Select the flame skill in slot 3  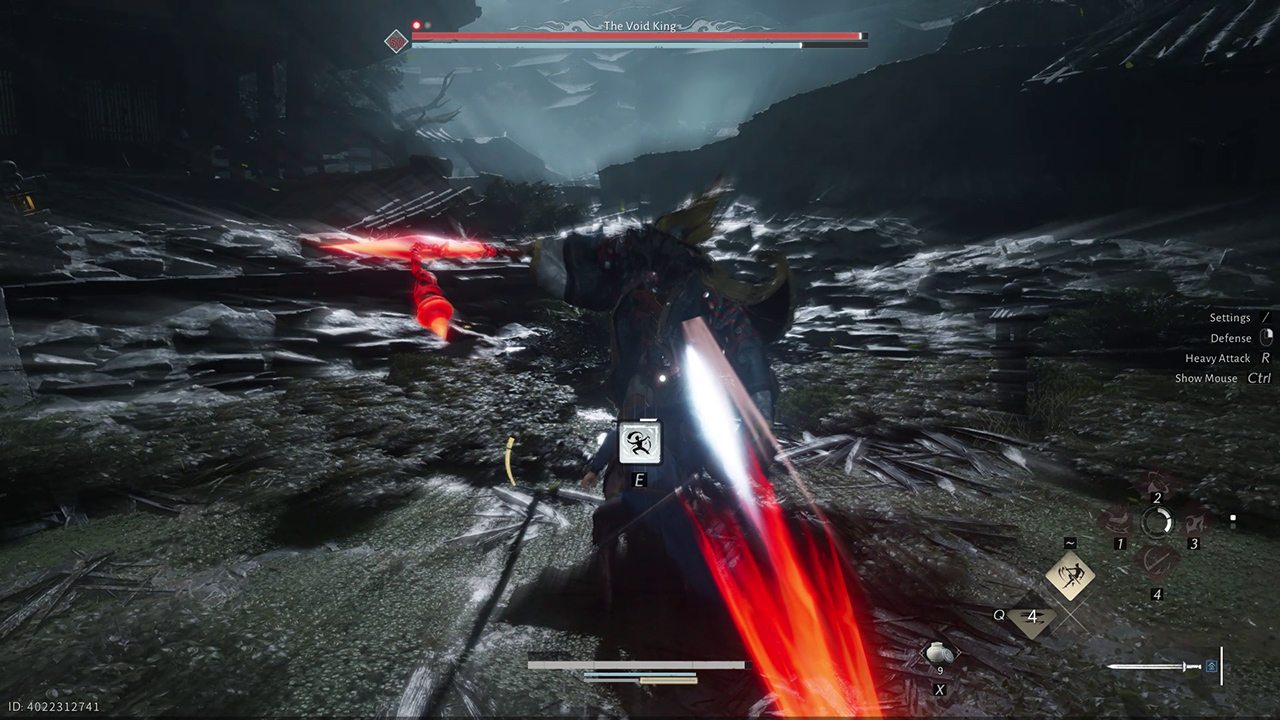1197,522
